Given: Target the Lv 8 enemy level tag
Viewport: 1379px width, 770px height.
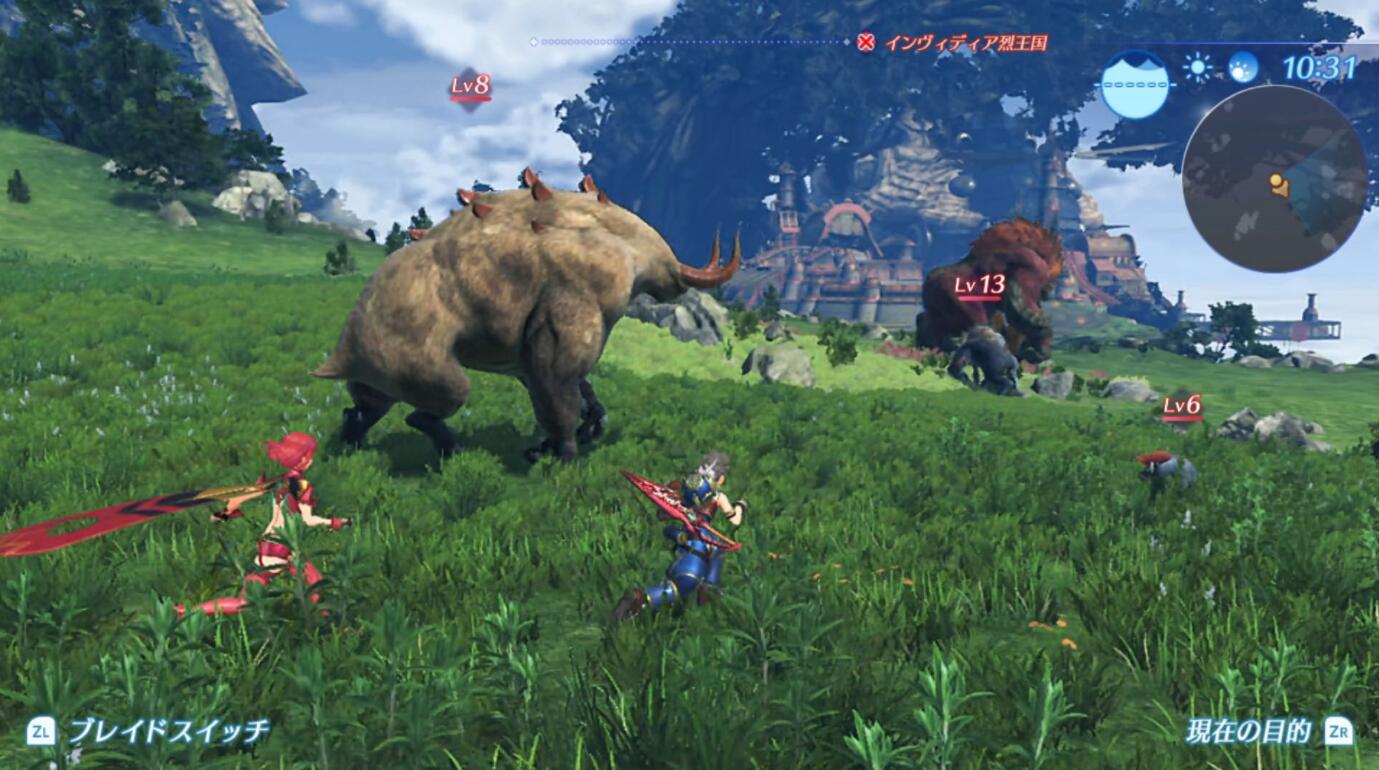Looking at the screenshot, I should click(470, 87).
